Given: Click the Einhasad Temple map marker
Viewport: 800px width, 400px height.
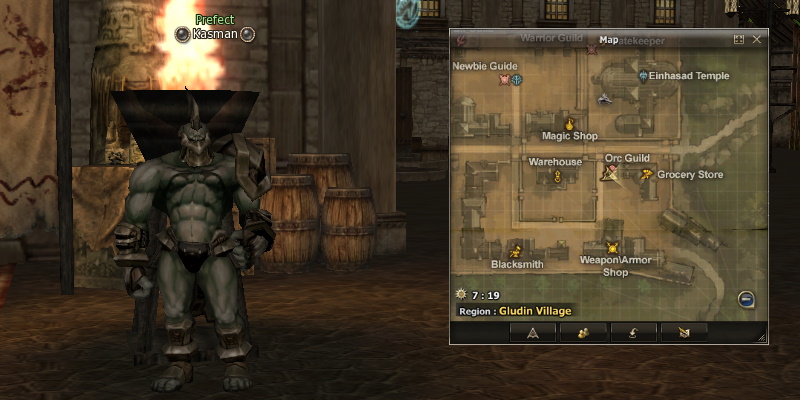Looking at the screenshot, I should pyautogui.click(x=644, y=75).
